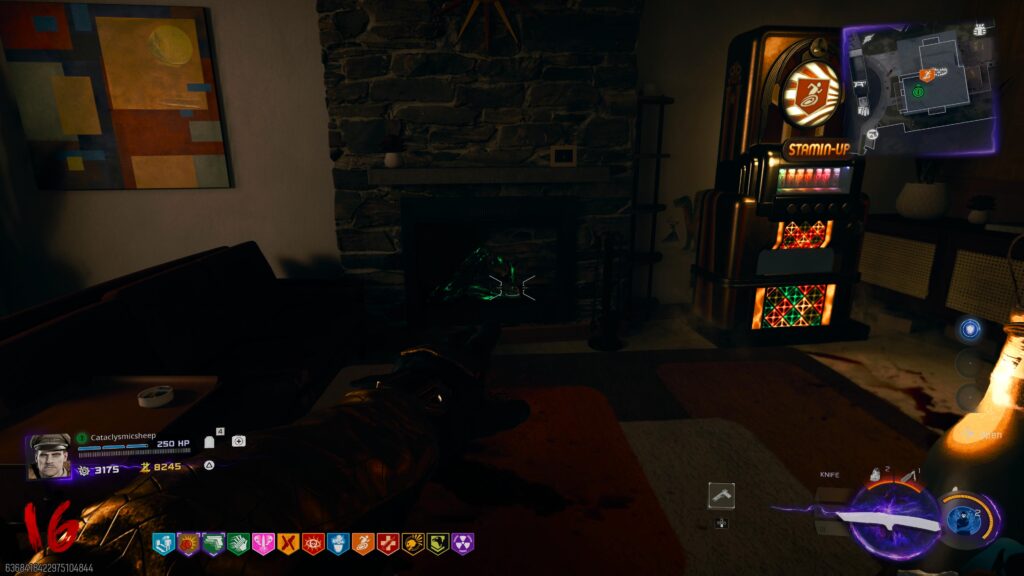Select the red eye perk icon
The image size is (1024, 576).
312,544
